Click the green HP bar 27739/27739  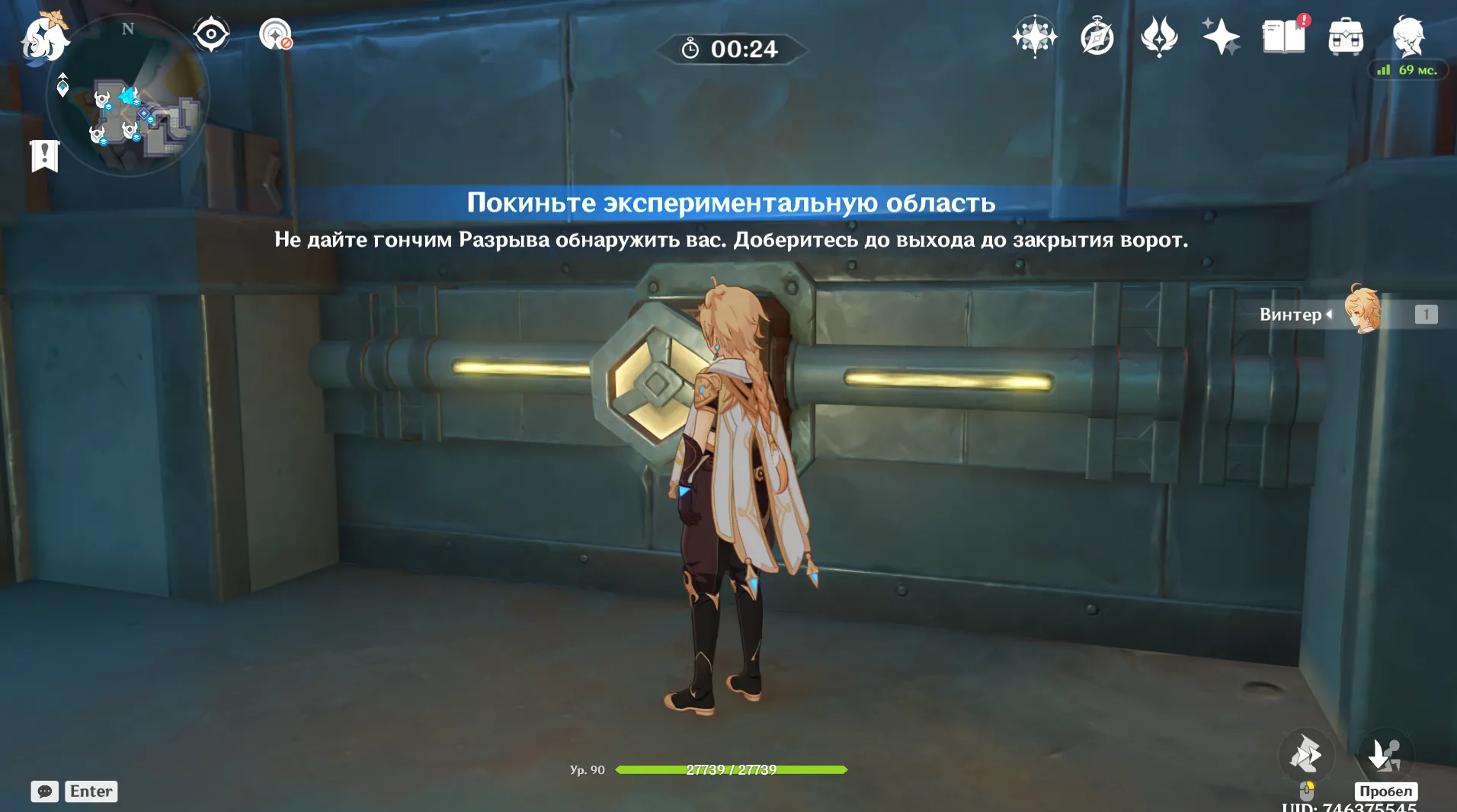point(730,769)
